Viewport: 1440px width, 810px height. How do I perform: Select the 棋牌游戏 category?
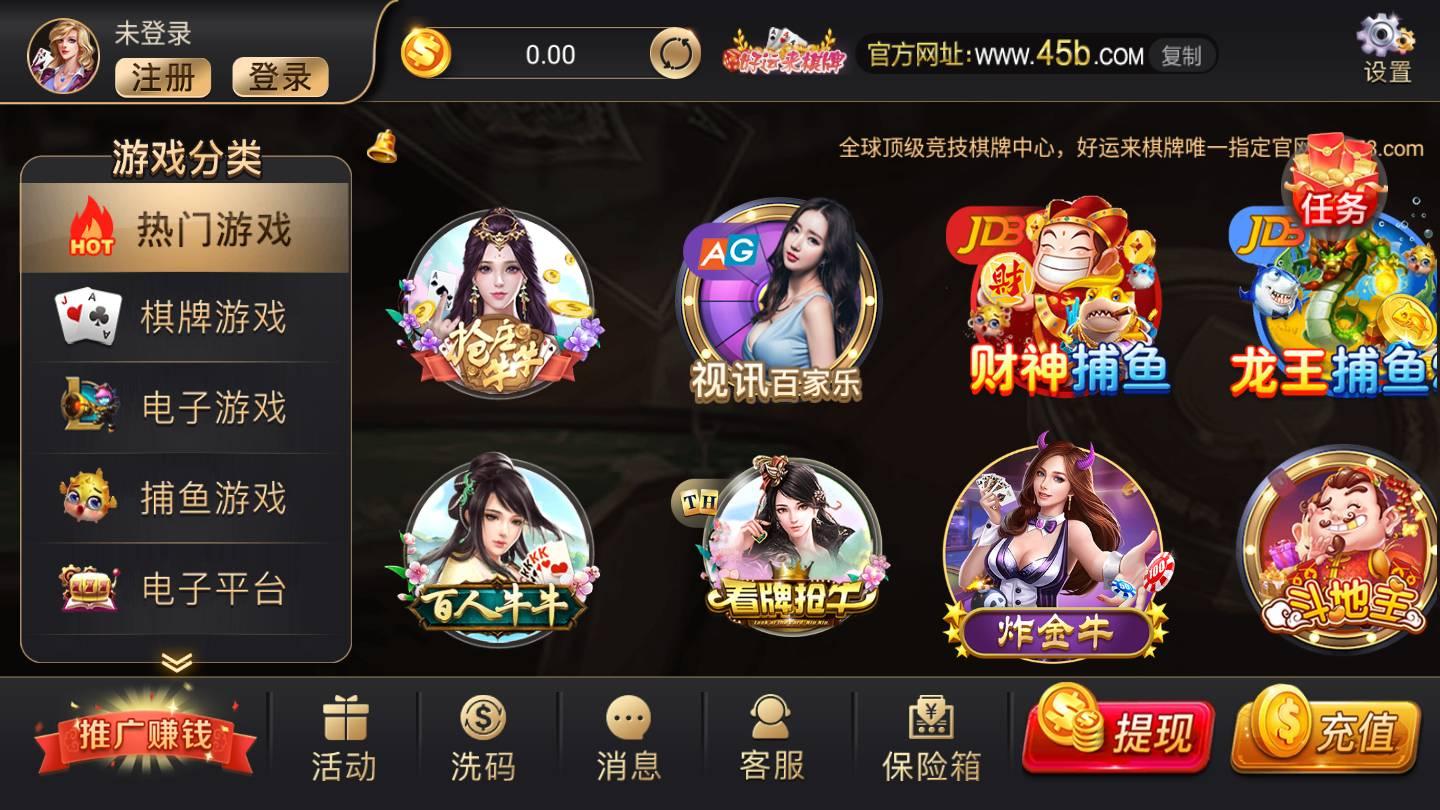[x=185, y=315]
